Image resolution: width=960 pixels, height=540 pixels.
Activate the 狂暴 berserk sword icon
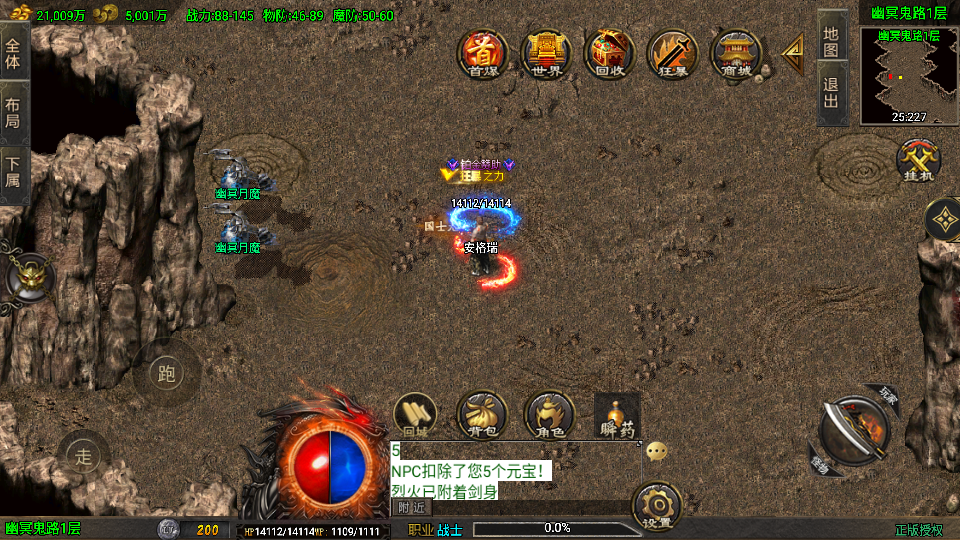(672, 53)
